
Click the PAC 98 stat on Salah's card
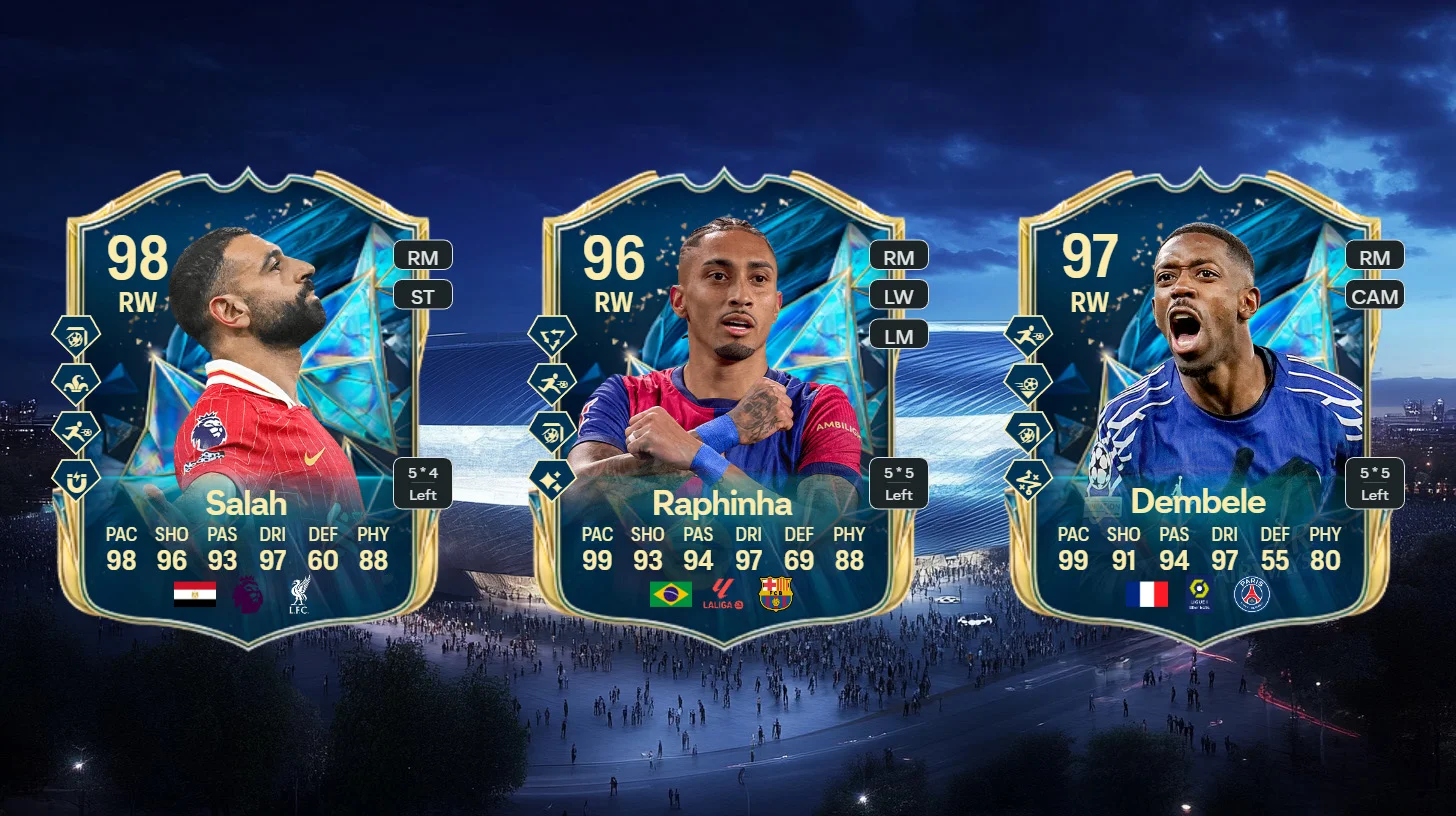123,548
